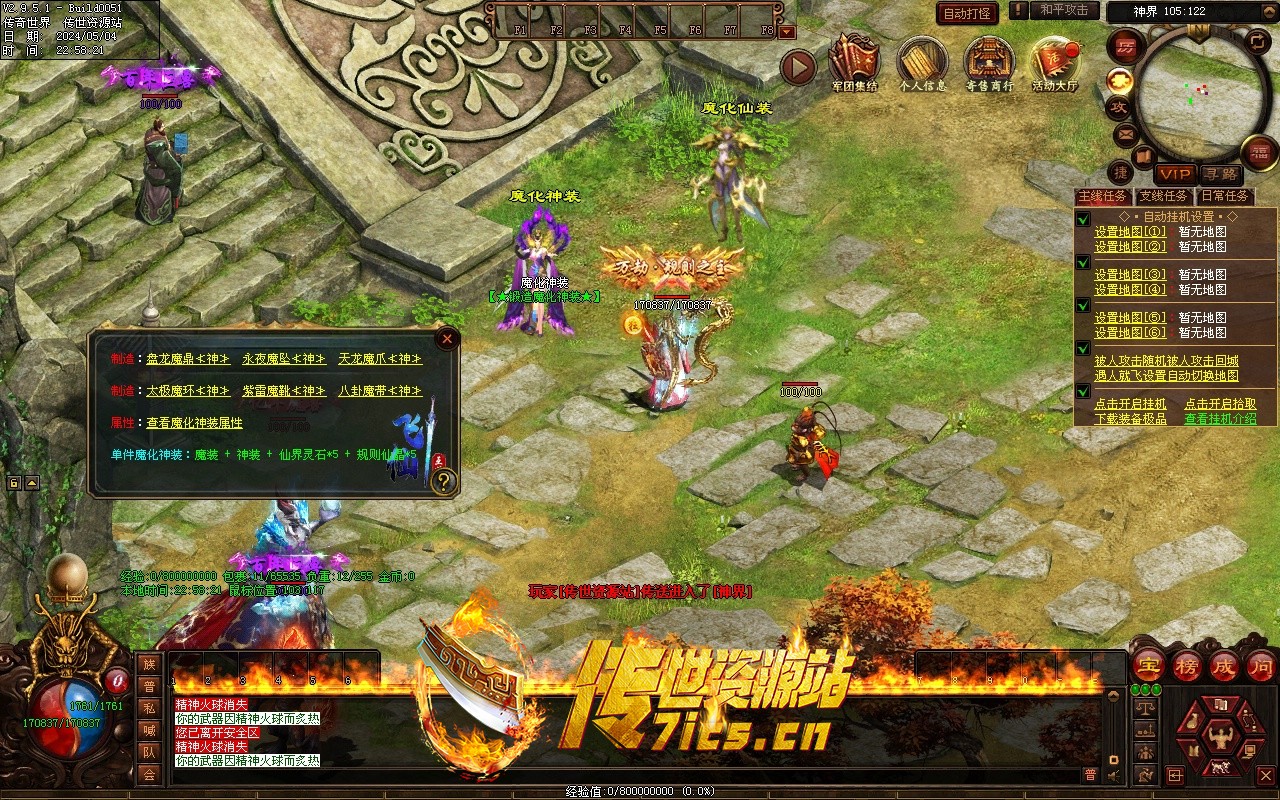Screen dimensions: 1280x800
Task: Activate the 寻路 pathfinding button
Action: pos(1219,174)
